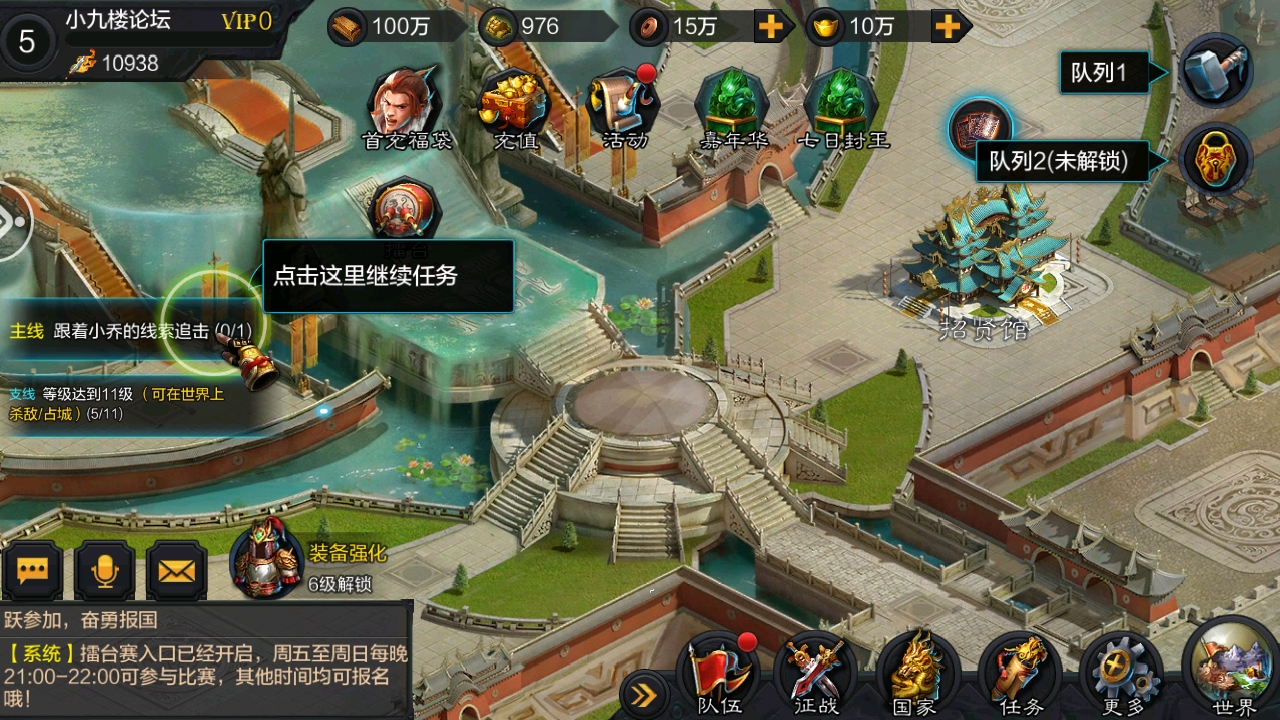Open the 征战 campaign menu
Screen dimensions: 1280x720
pyautogui.click(x=816, y=672)
